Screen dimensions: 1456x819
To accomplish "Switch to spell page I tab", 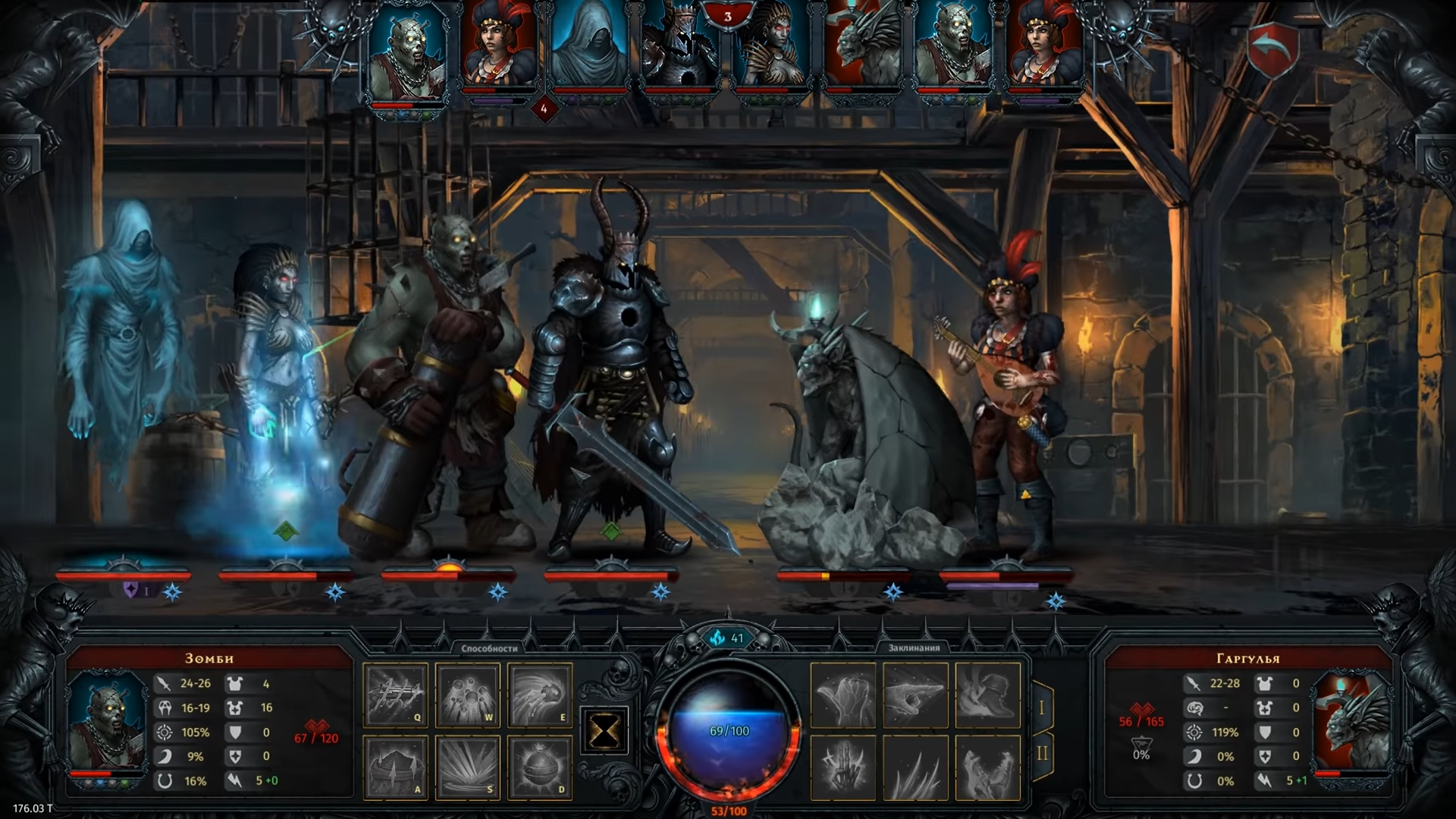I will [1041, 708].
